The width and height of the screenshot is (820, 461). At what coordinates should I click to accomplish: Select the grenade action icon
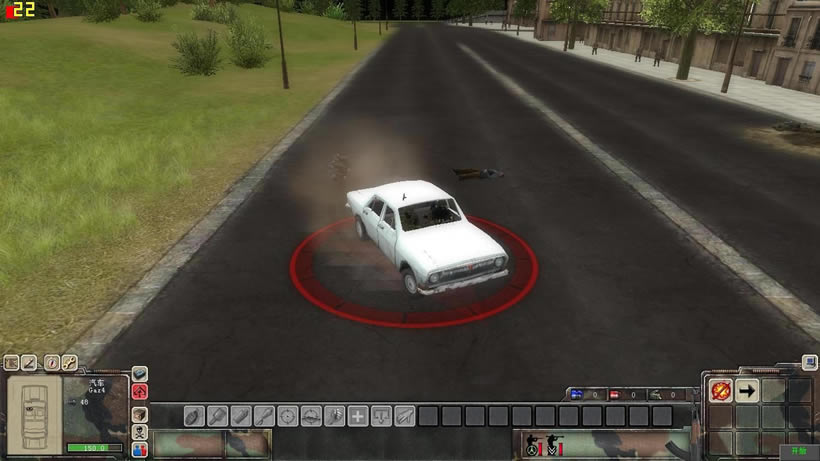(194, 415)
